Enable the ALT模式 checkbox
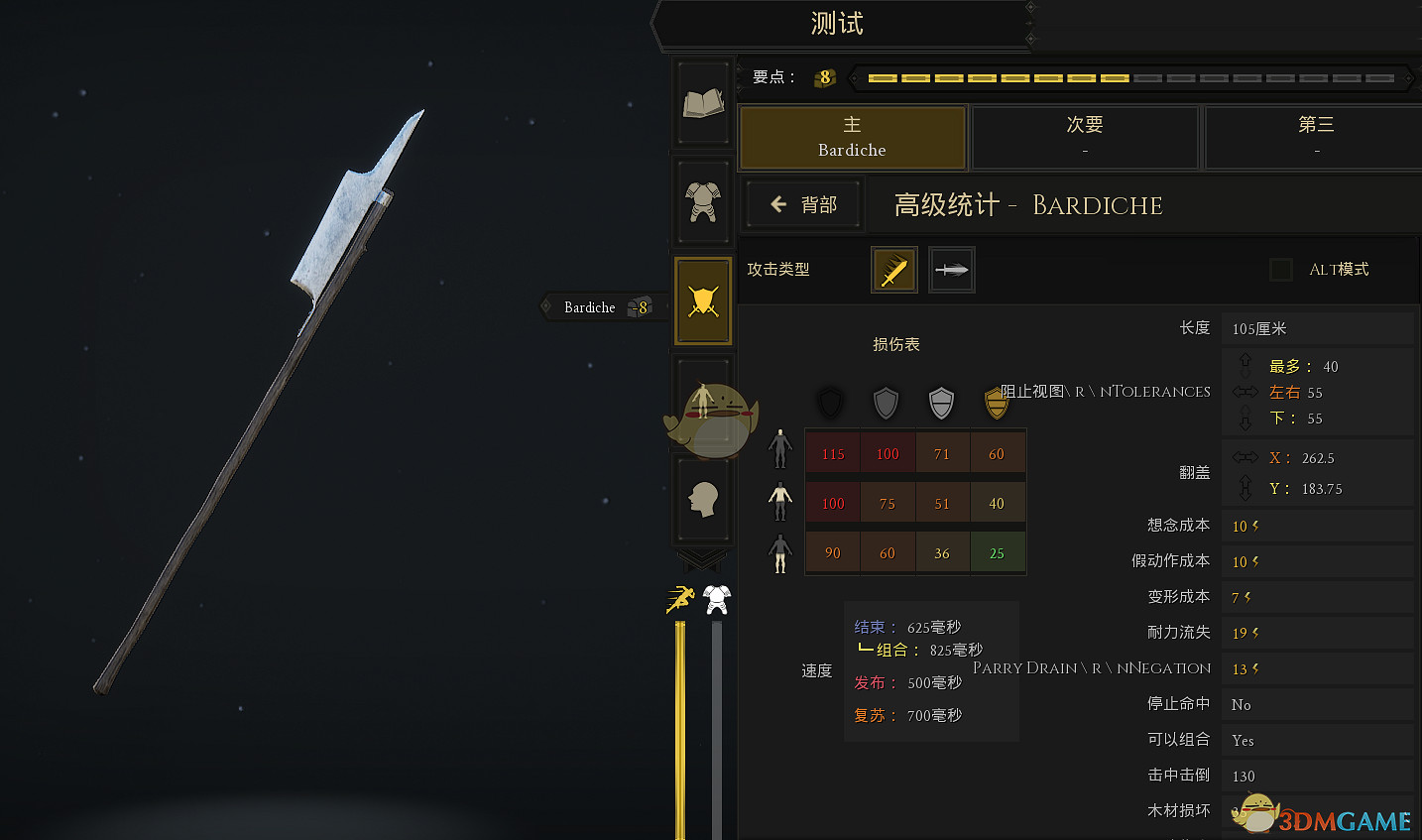 click(x=1280, y=269)
